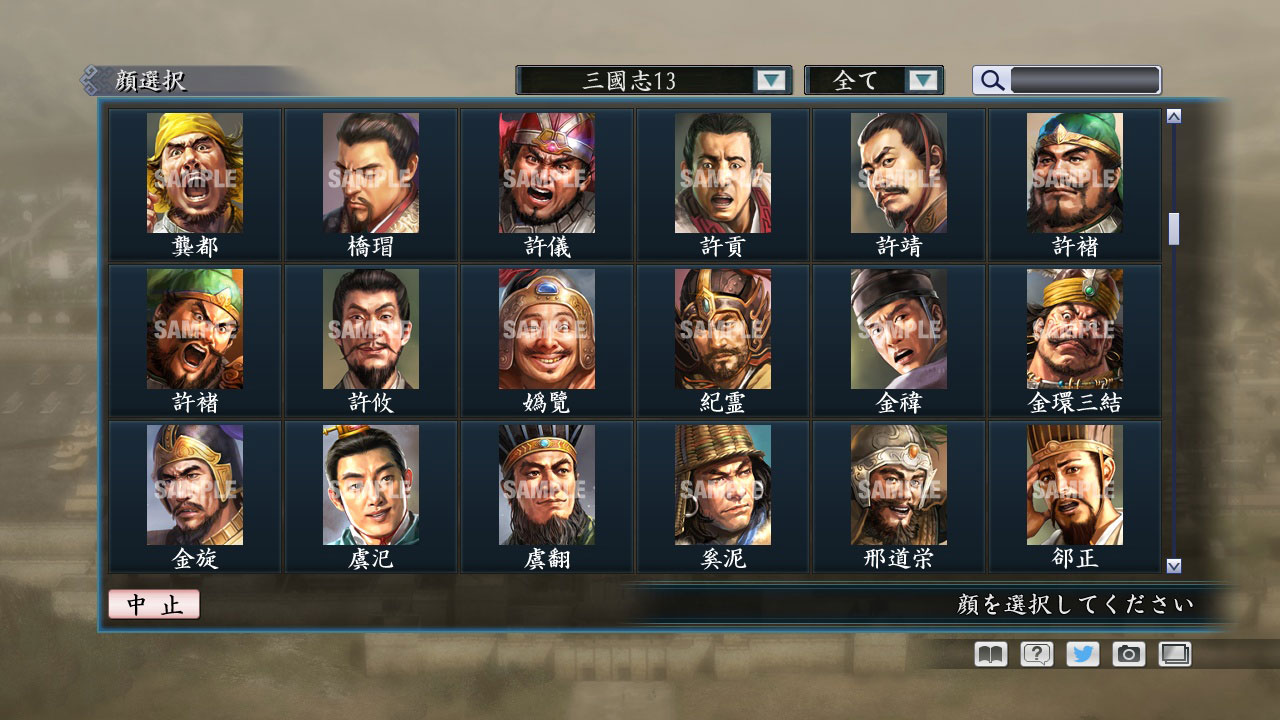Click the magnifying glass search icon
This screenshot has height=720, width=1280.
click(x=991, y=80)
